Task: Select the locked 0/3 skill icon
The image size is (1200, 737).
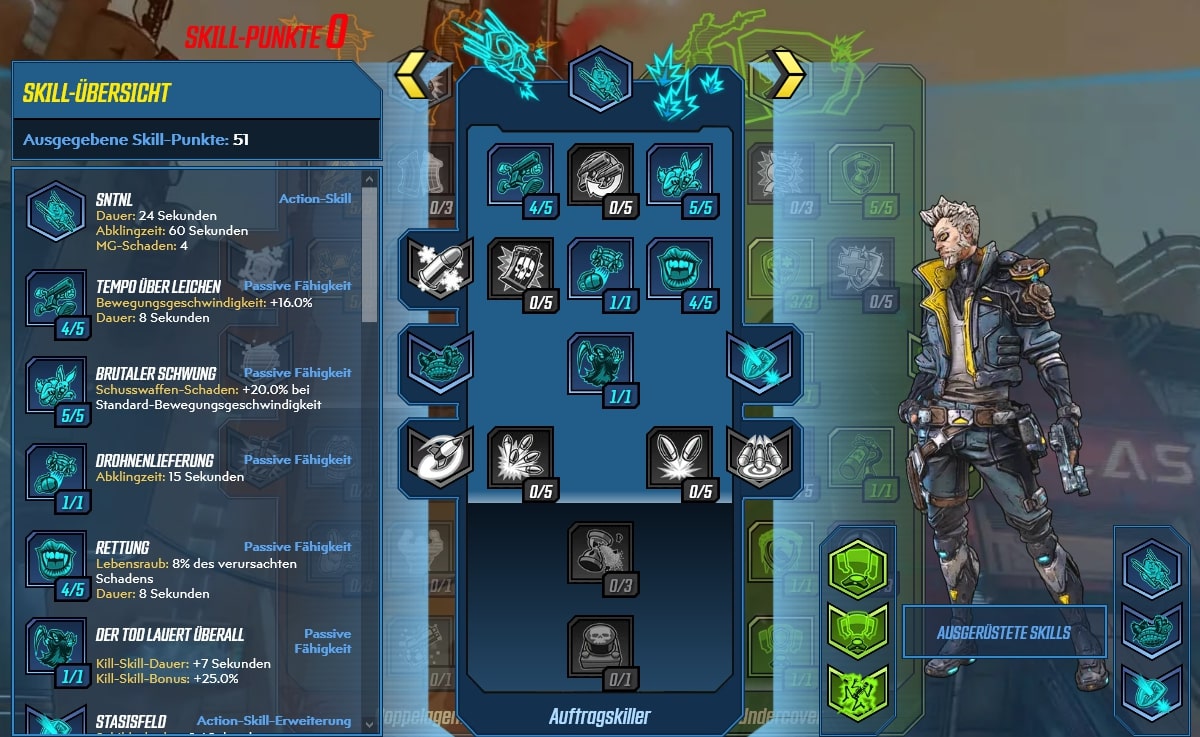Action: tap(600, 553)
